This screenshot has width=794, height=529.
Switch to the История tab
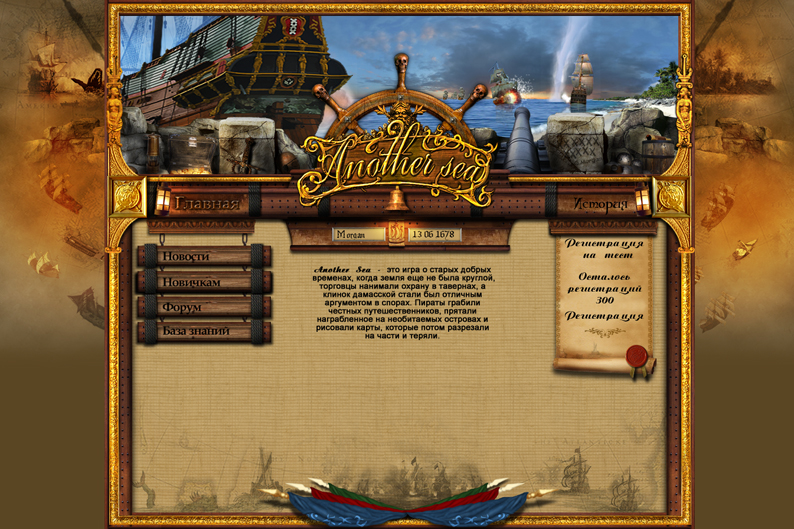click(x=601, y=204)
